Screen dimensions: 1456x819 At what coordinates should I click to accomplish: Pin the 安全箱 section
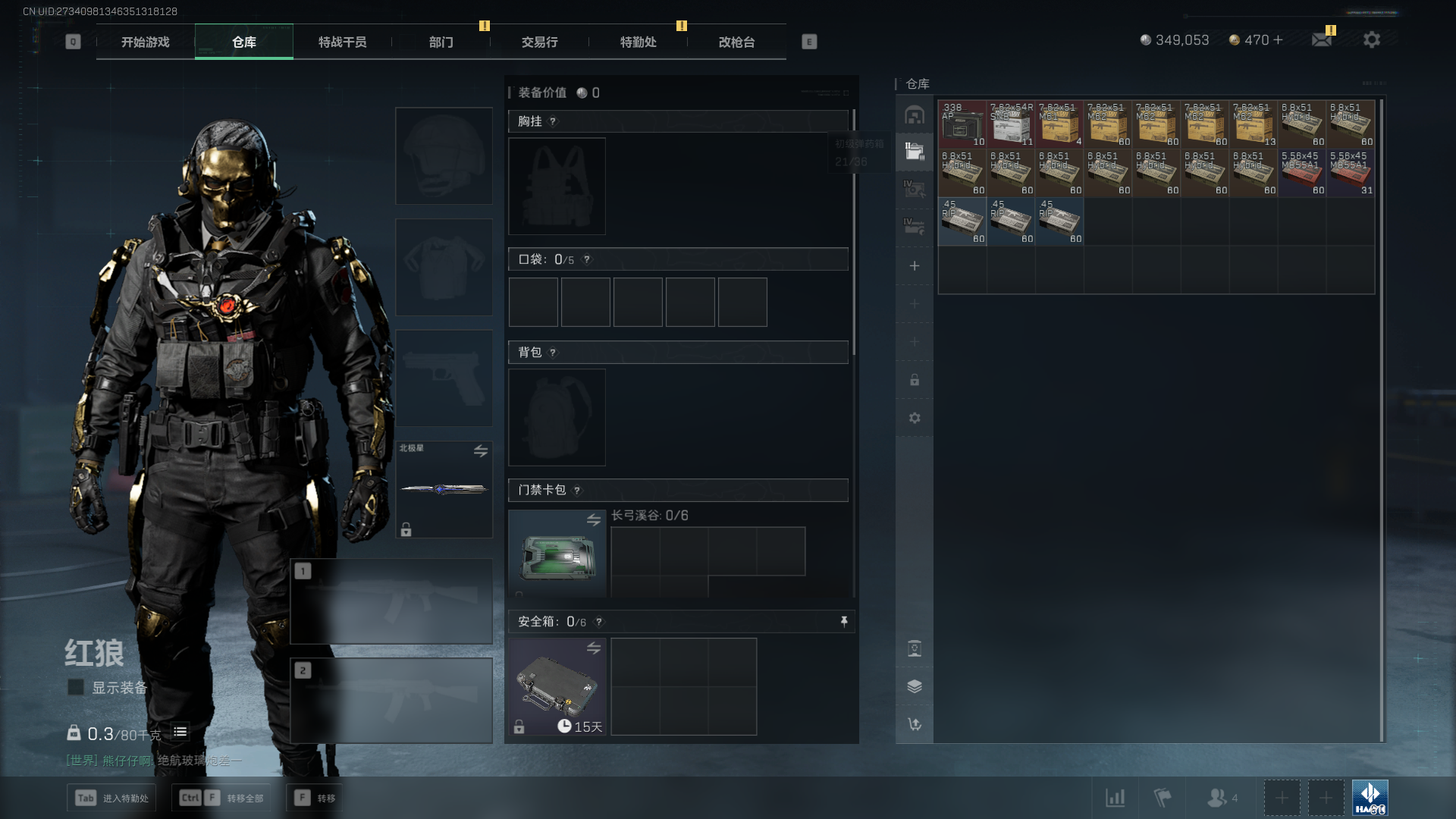(844, 622)
